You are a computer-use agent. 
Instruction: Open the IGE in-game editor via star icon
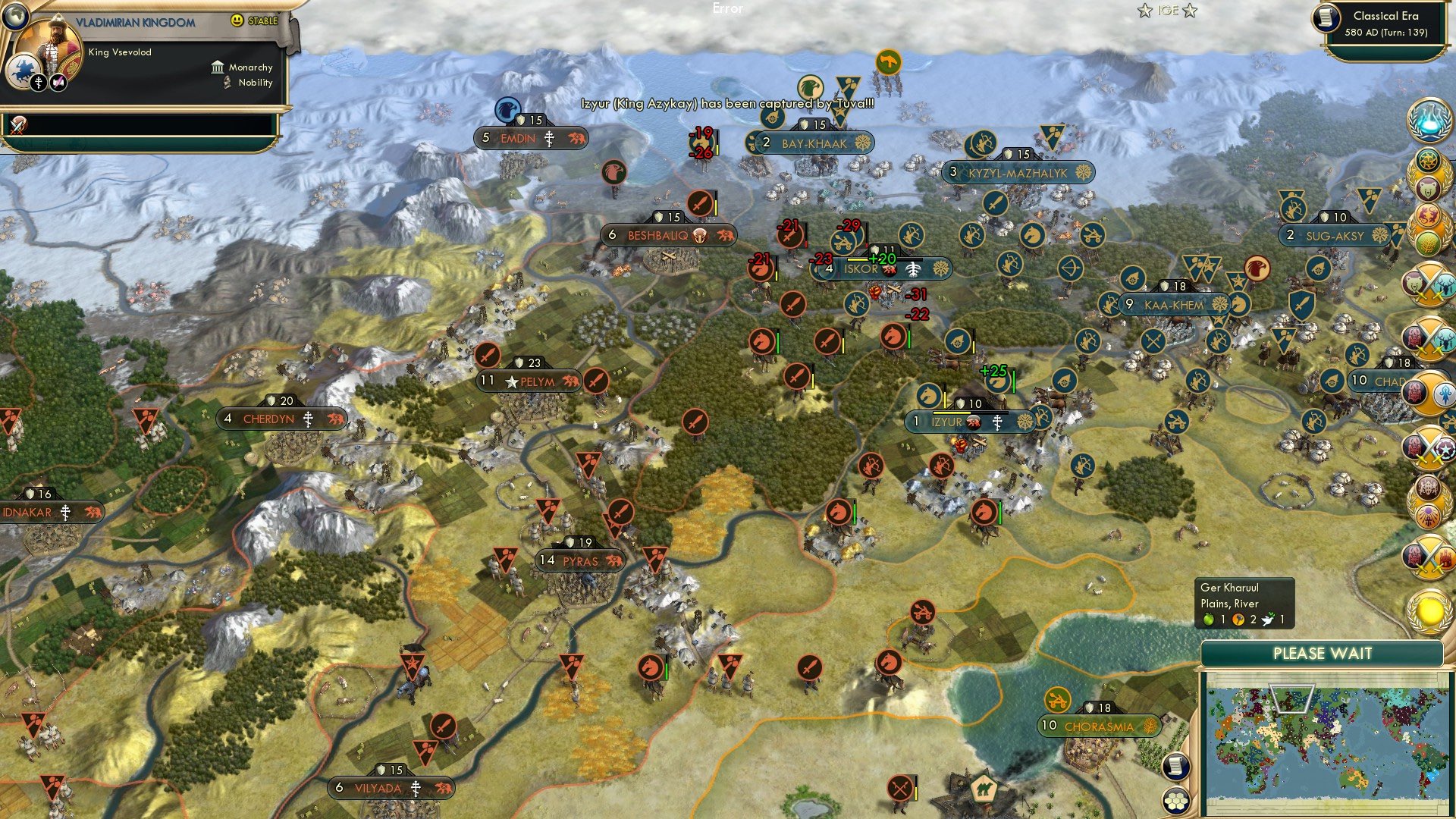pos(1145,11)
